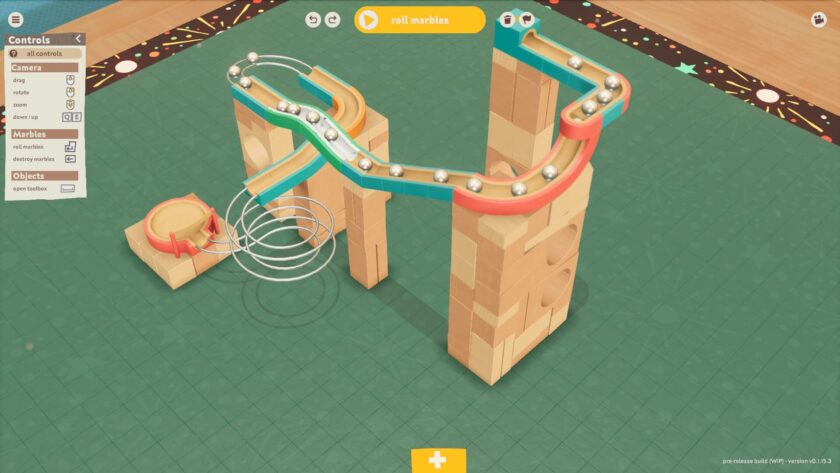840x473 pixels.
Task: Select the flag icon button
Action: coord(526,19)
